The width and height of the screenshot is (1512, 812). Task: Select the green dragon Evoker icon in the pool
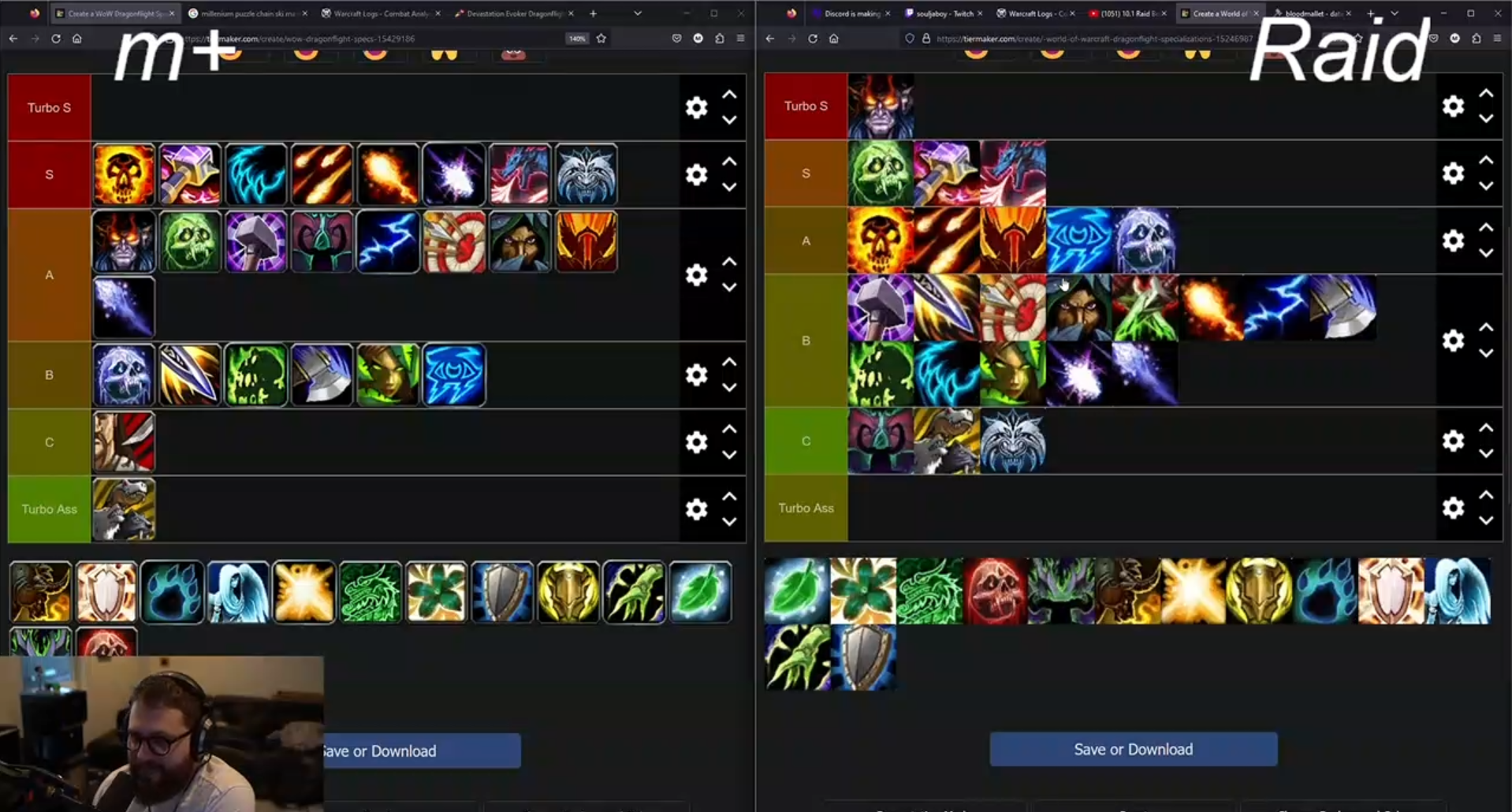(x=371, y=592)
